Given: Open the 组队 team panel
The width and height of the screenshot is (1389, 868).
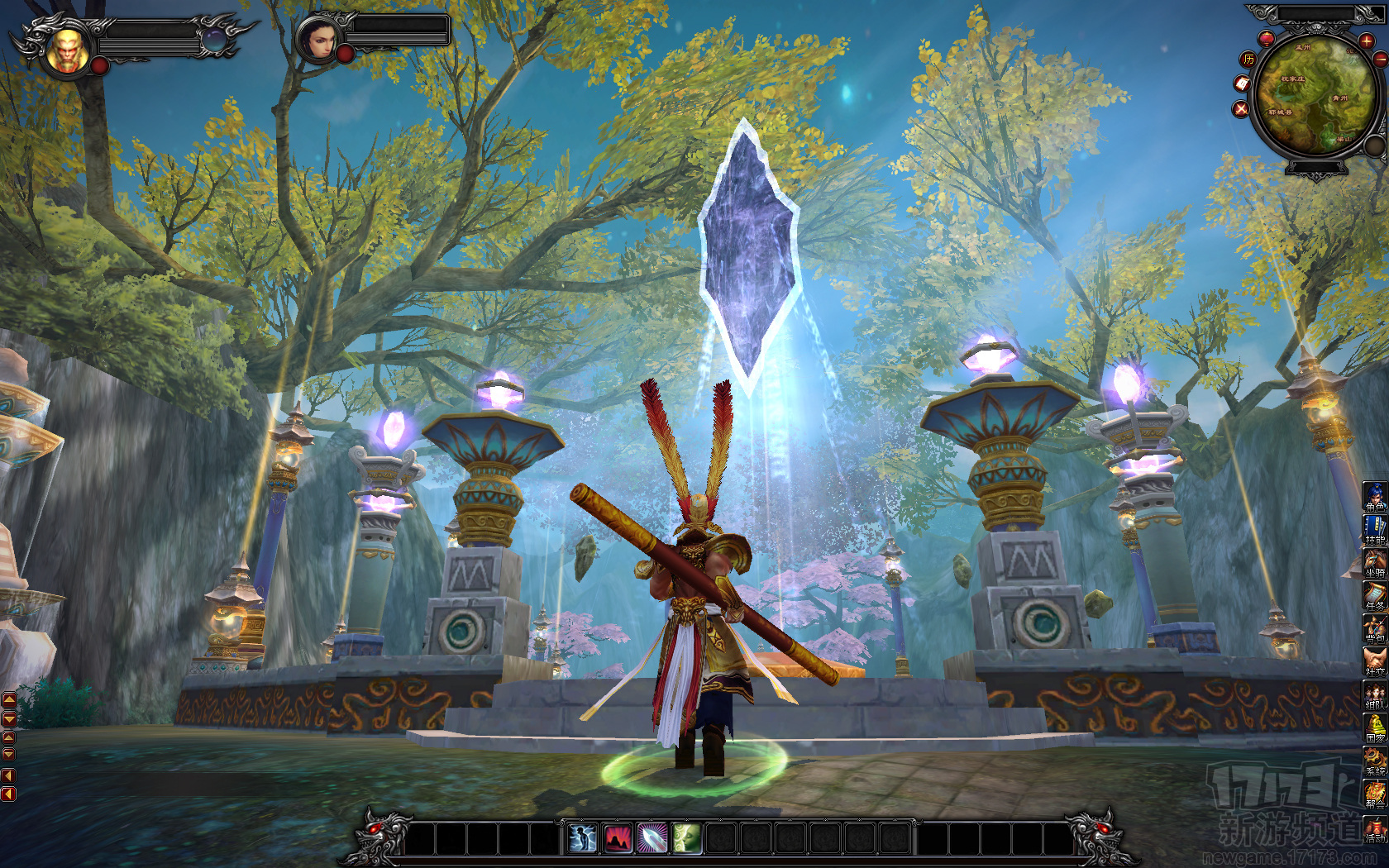Looking at the screenshot, I should 1374,694.
